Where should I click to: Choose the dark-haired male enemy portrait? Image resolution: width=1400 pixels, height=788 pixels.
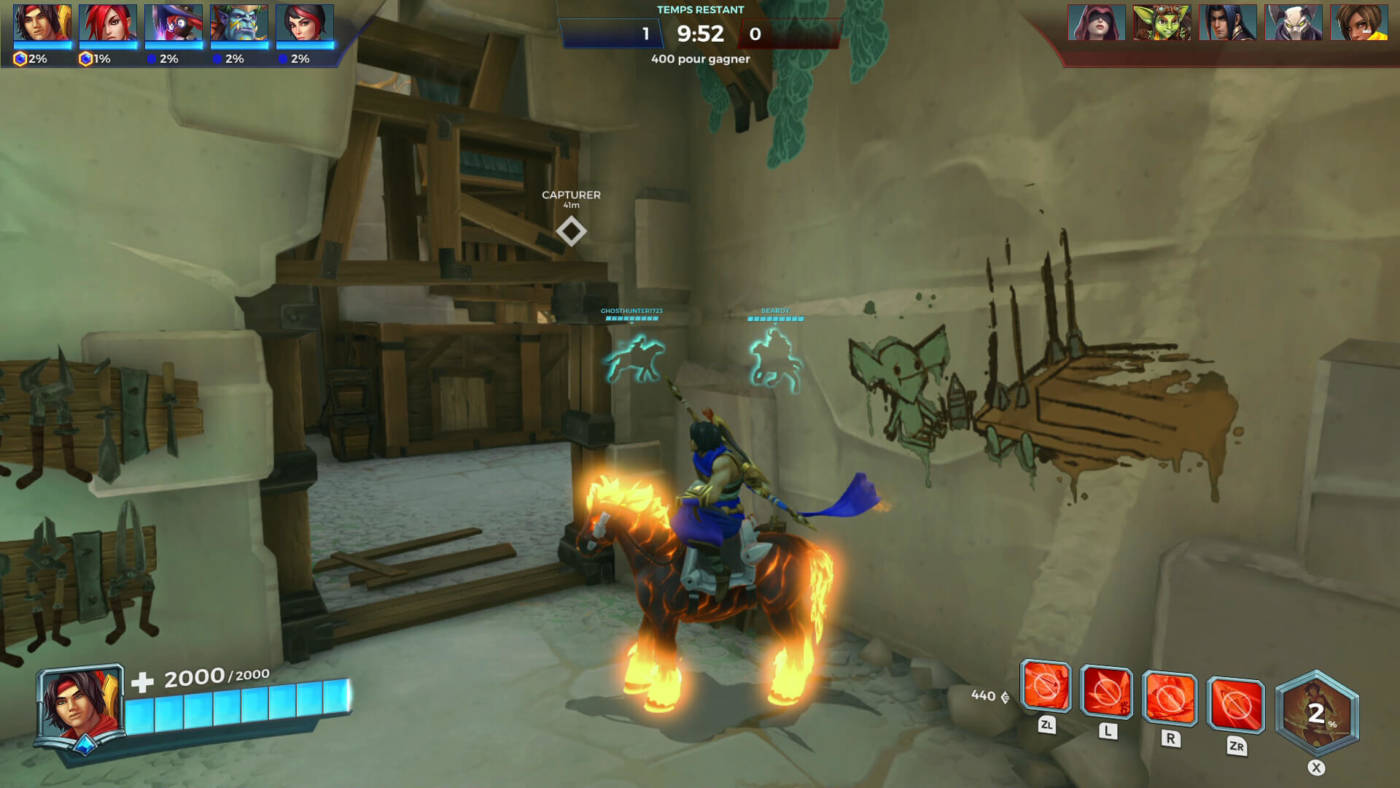(1228, 22)
